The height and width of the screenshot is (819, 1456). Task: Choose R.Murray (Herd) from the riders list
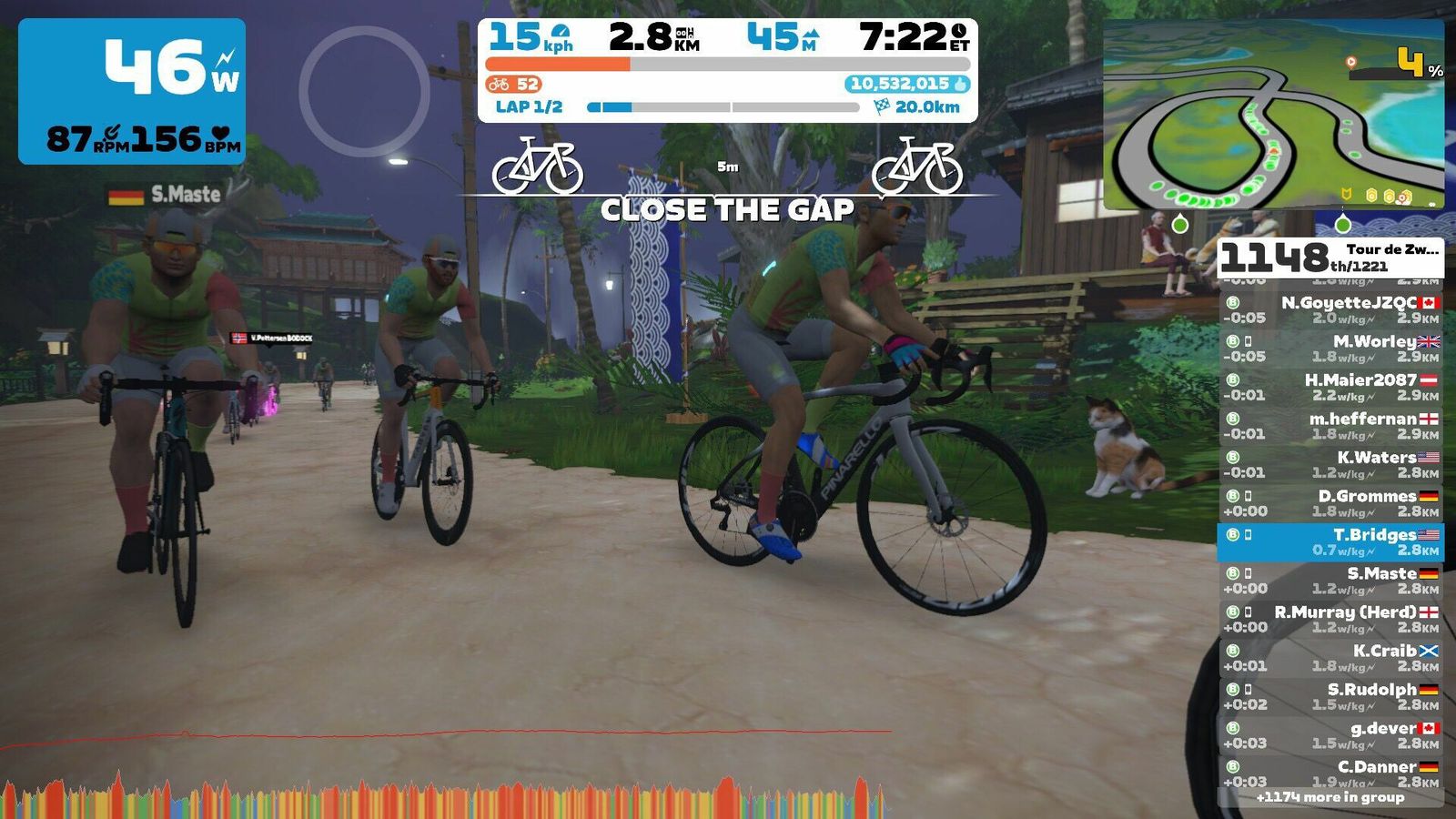click(1330, 619)
